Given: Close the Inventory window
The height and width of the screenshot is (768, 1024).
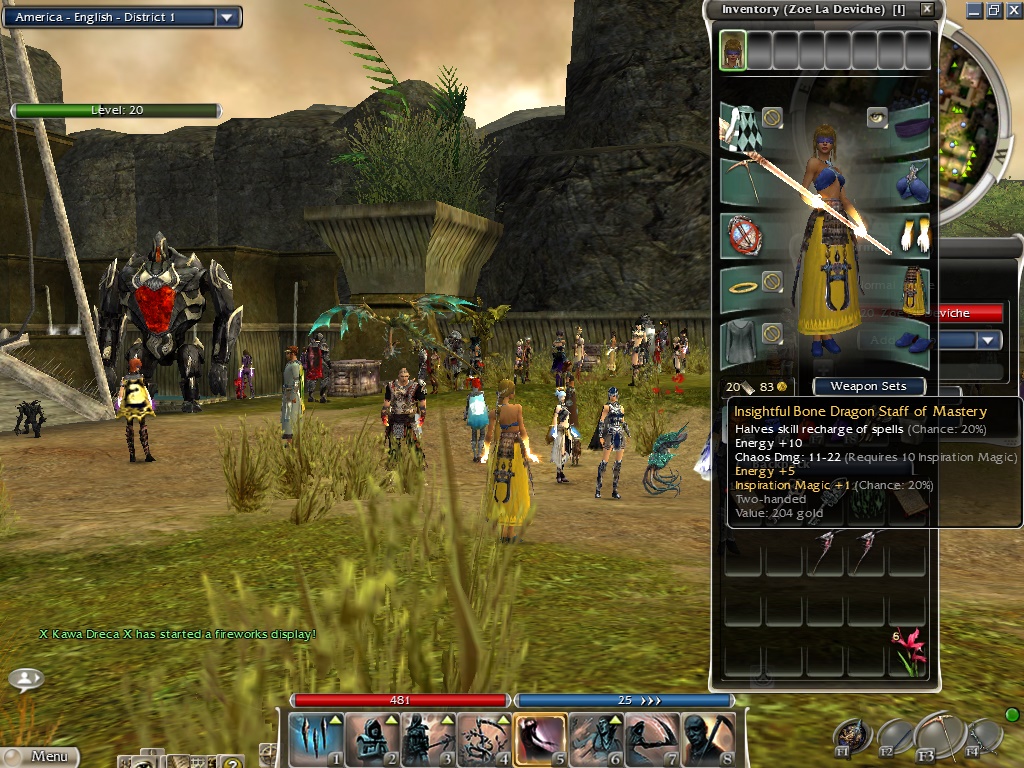Looking at the screenshot, I should point(927,9).
